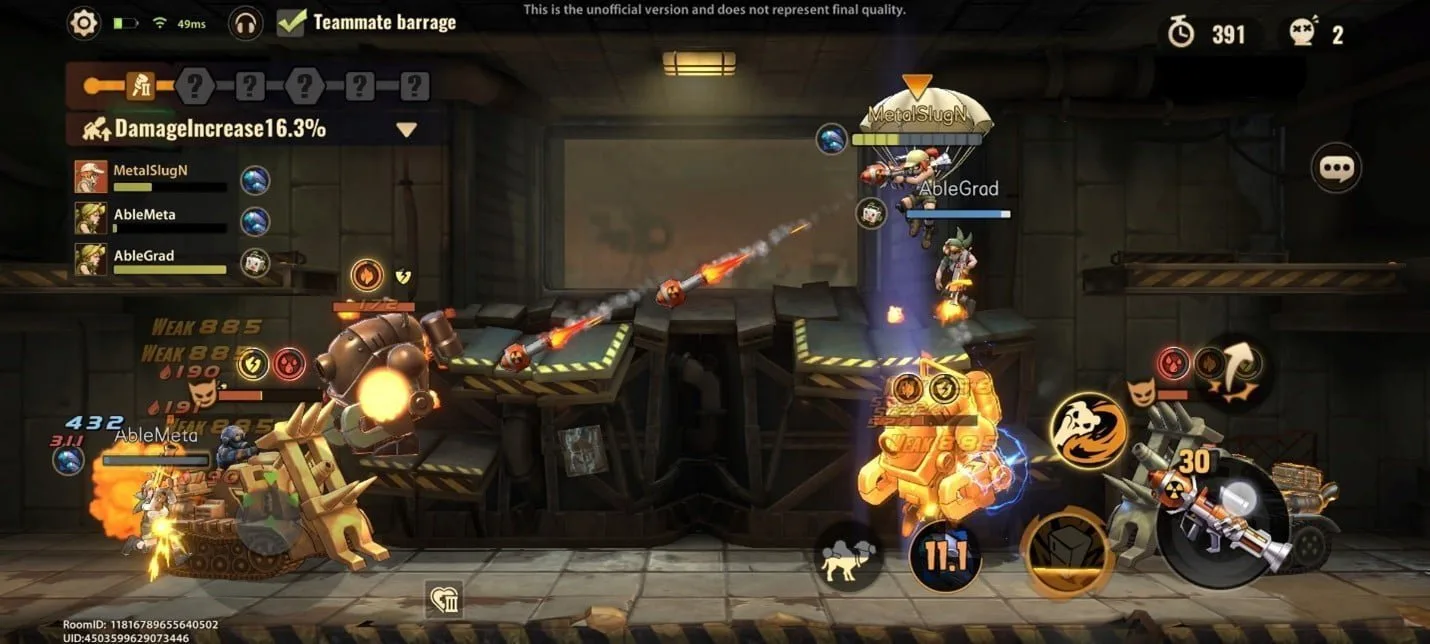Activate the skull flame skill
This screenshot has height=644, width=1430.
[1088, 431]
